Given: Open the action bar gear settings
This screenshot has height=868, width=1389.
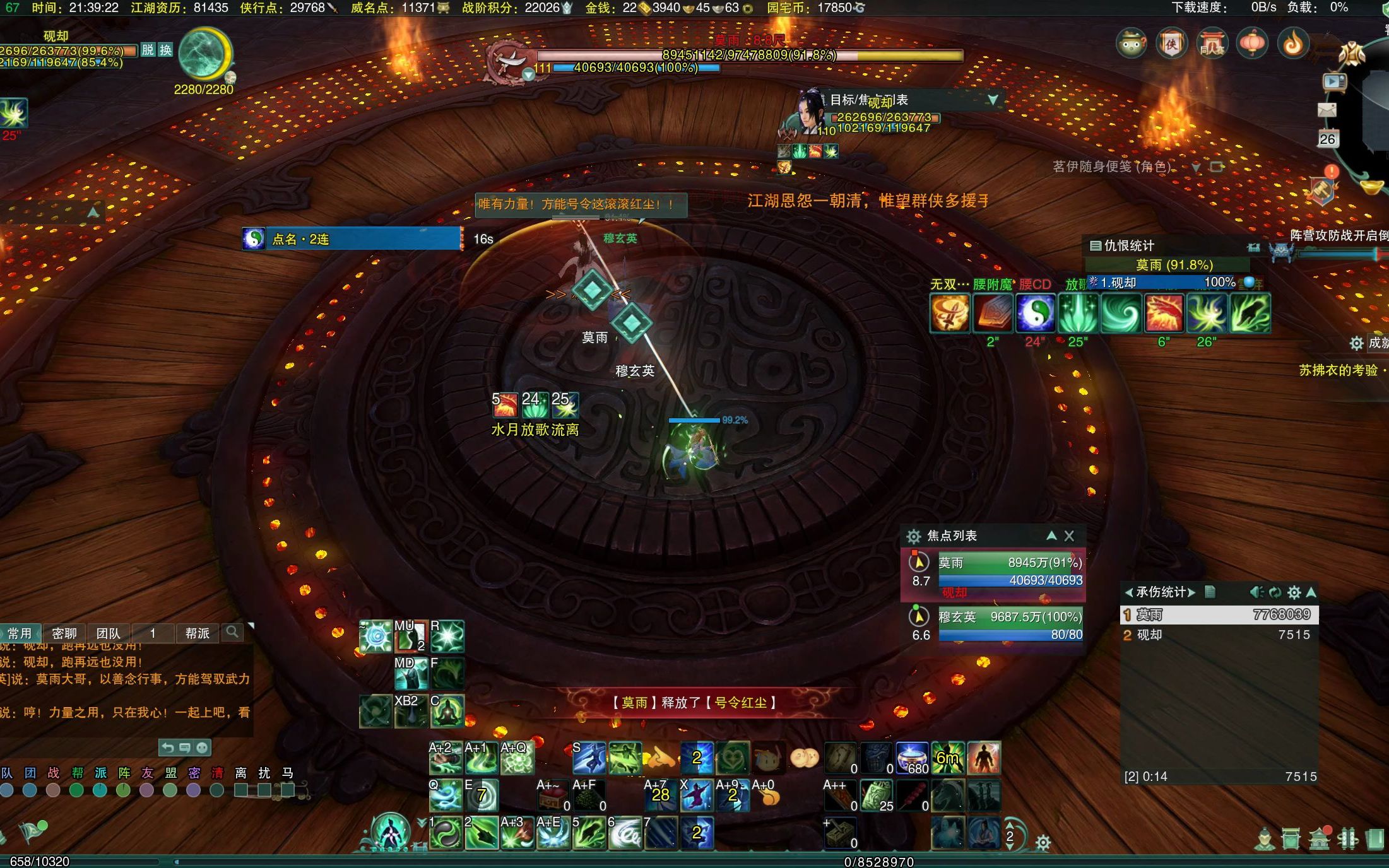Looking at the screenshot, I should pyautogui.click(x=1043, y=842).
